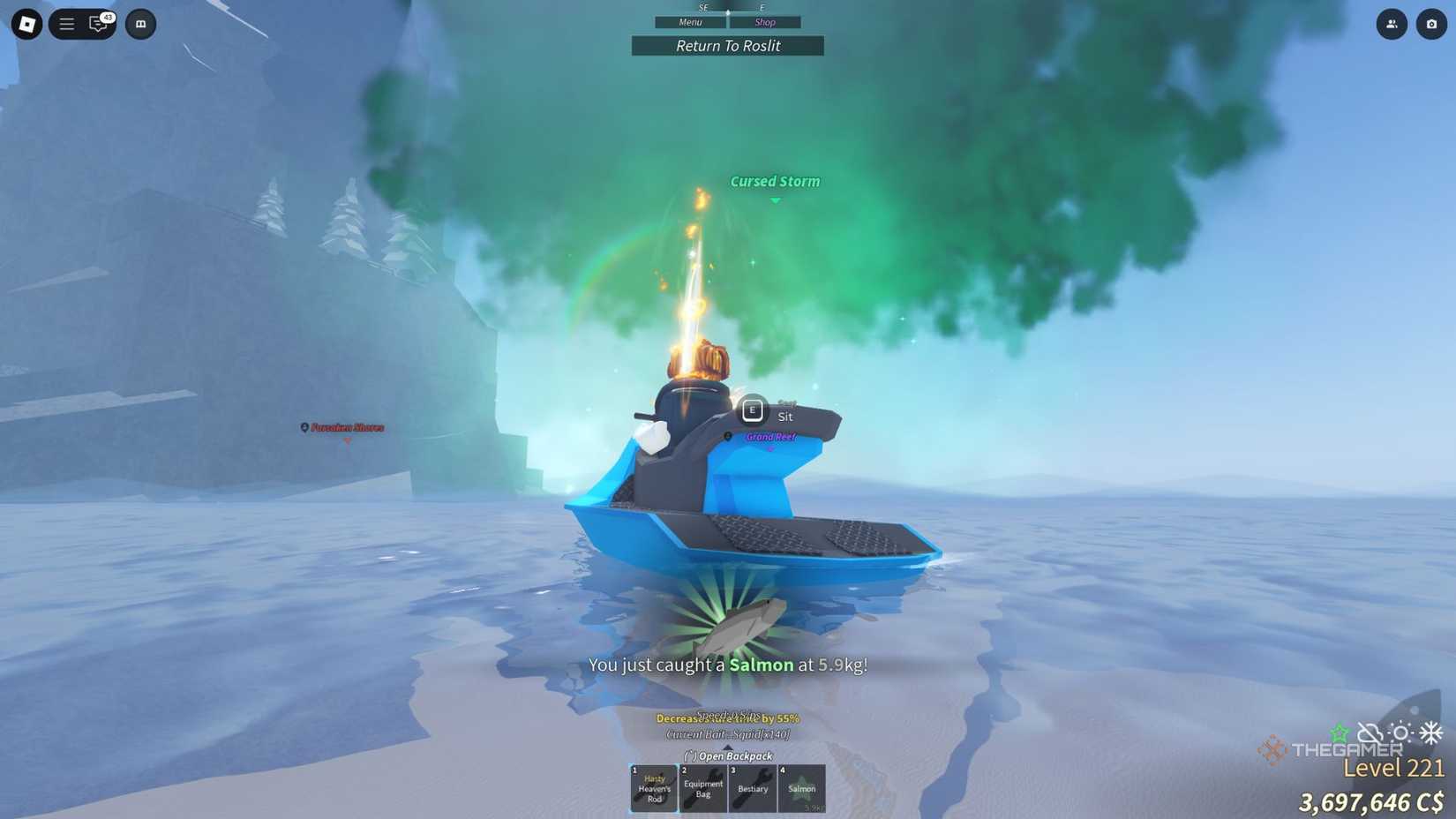The height and width of the screenshot is (819, 1456).
Task: Expand the Open Backpack panel
Action: tap(727, 756)
